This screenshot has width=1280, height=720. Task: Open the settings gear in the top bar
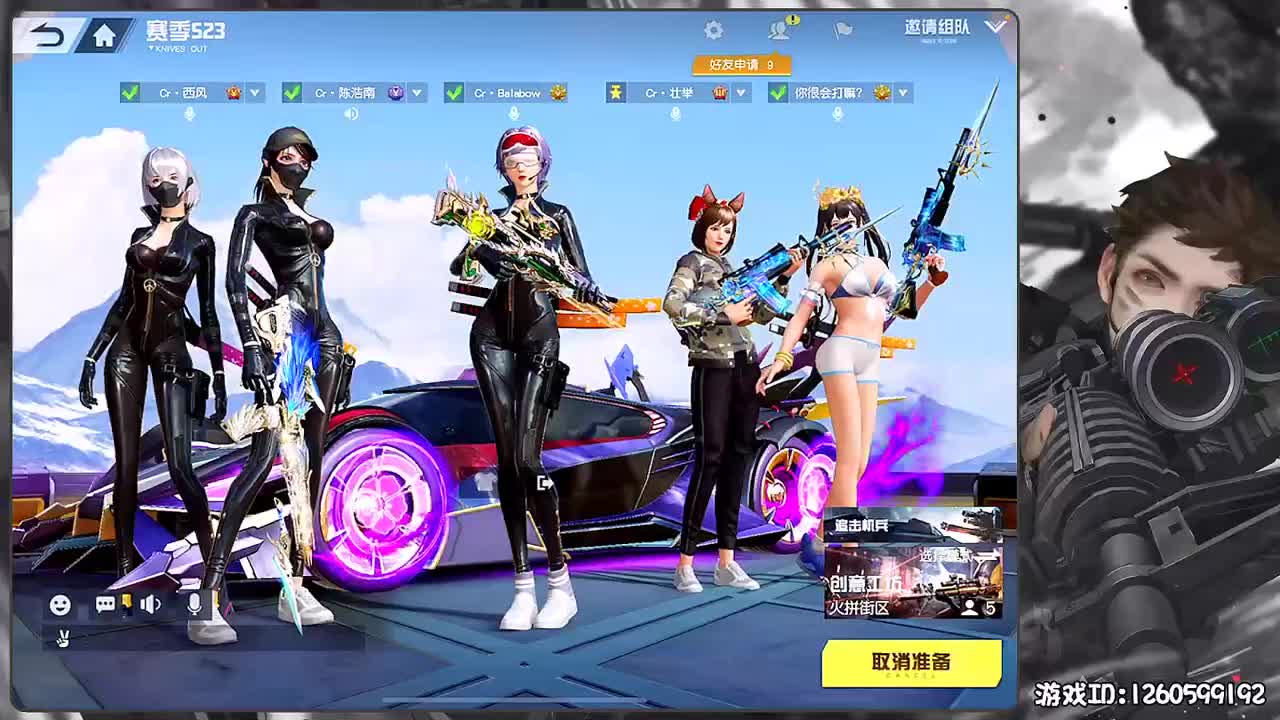point(712,30)
